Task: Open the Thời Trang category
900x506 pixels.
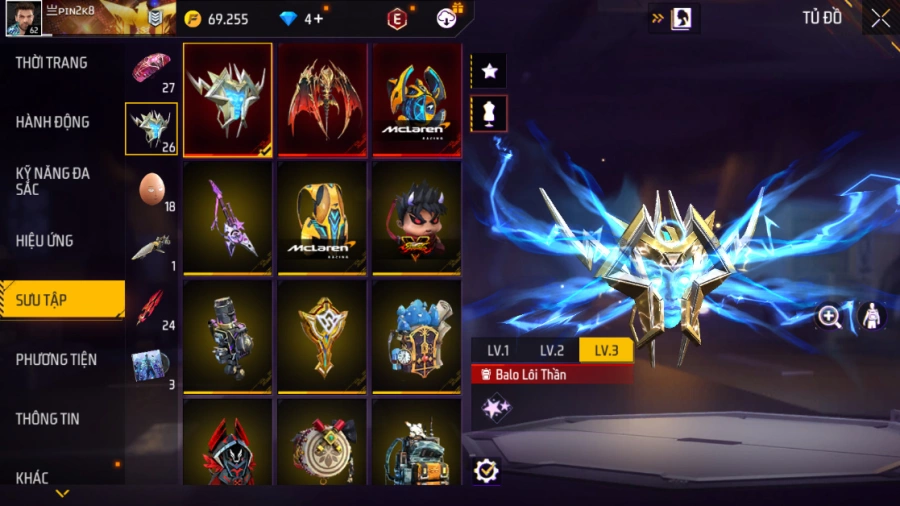Action: (52, 62)
